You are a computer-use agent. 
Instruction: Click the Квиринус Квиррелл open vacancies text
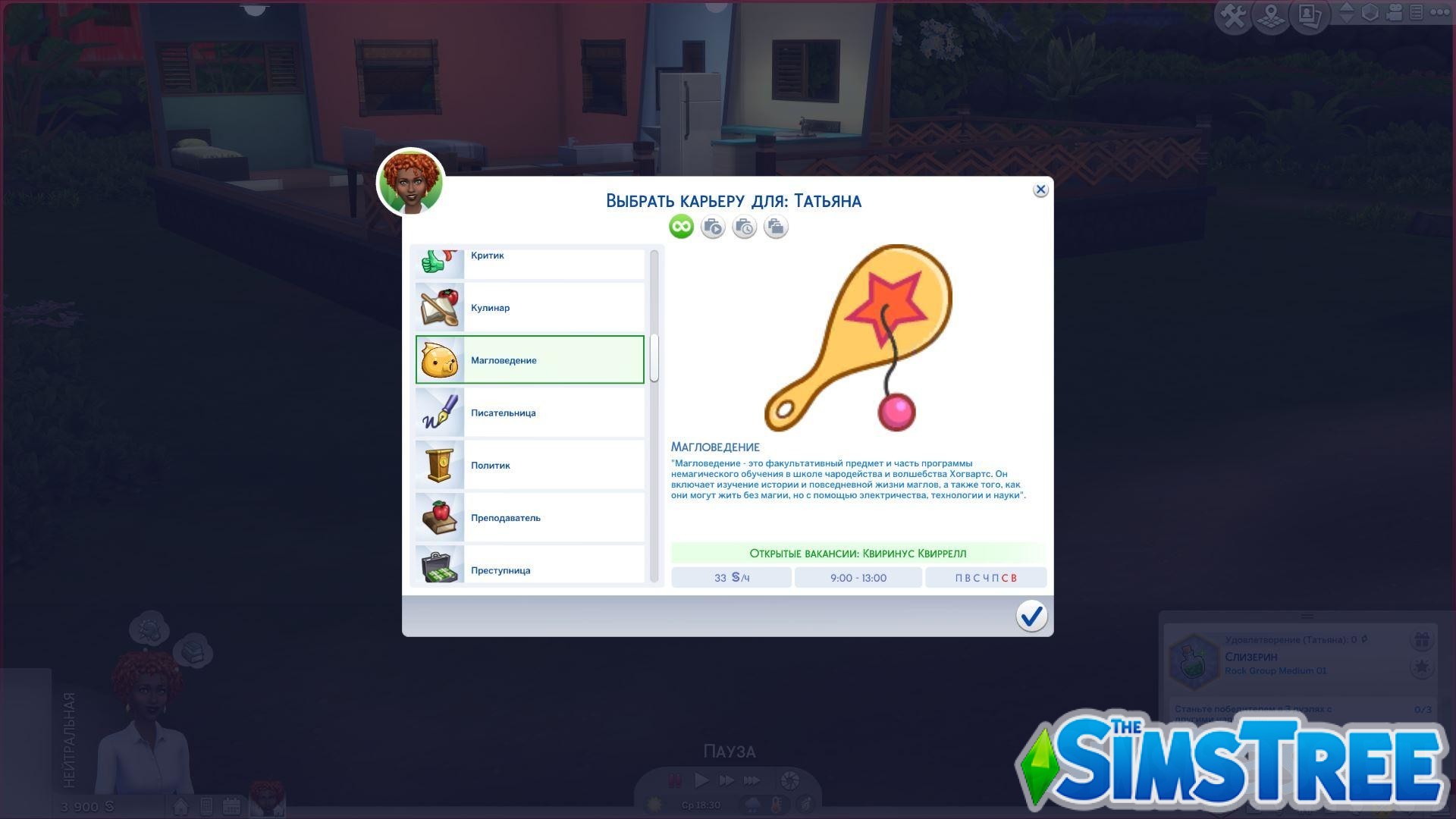(x=858, y=553)
